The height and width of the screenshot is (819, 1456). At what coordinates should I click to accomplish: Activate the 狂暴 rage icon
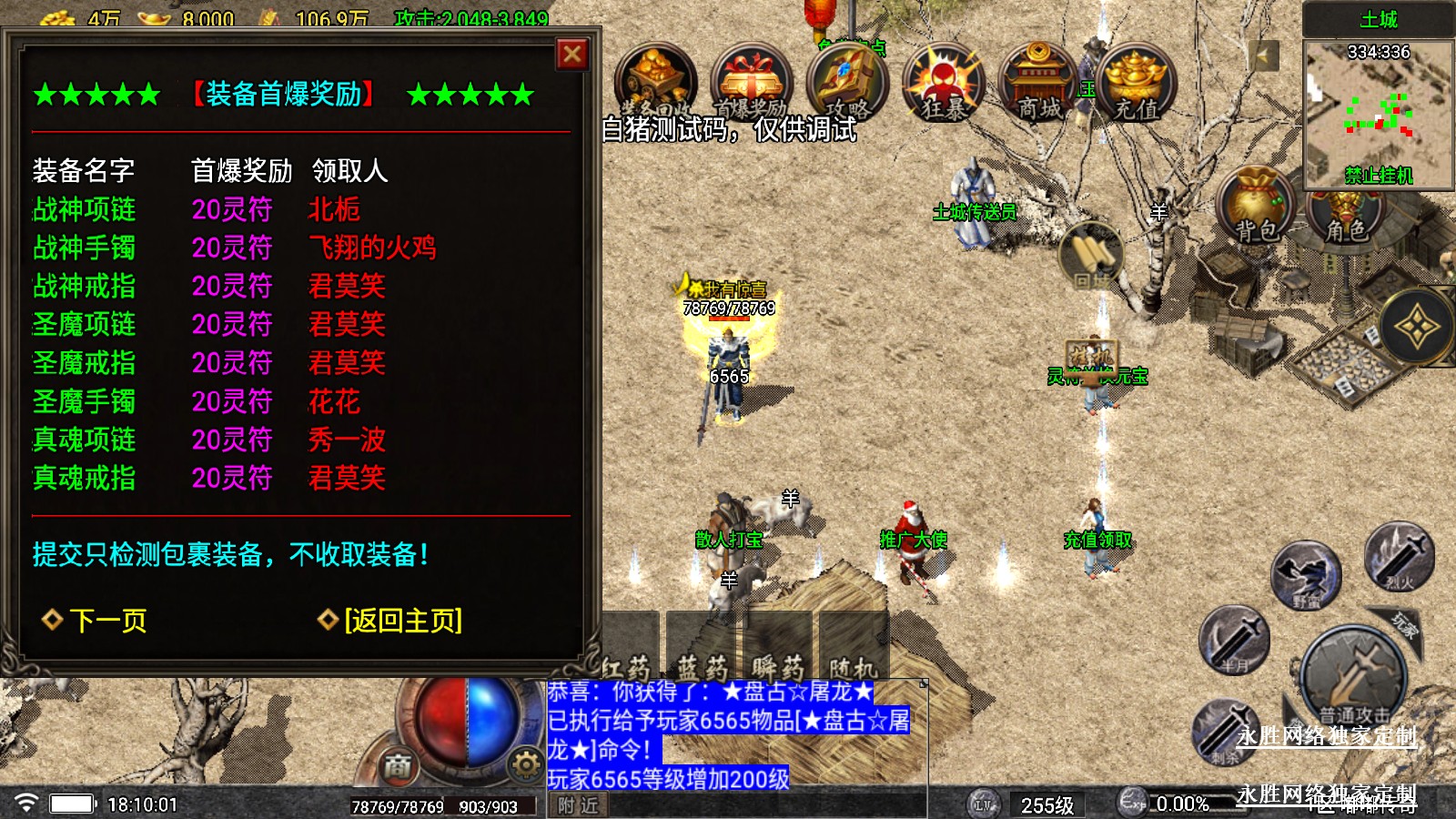944,84
